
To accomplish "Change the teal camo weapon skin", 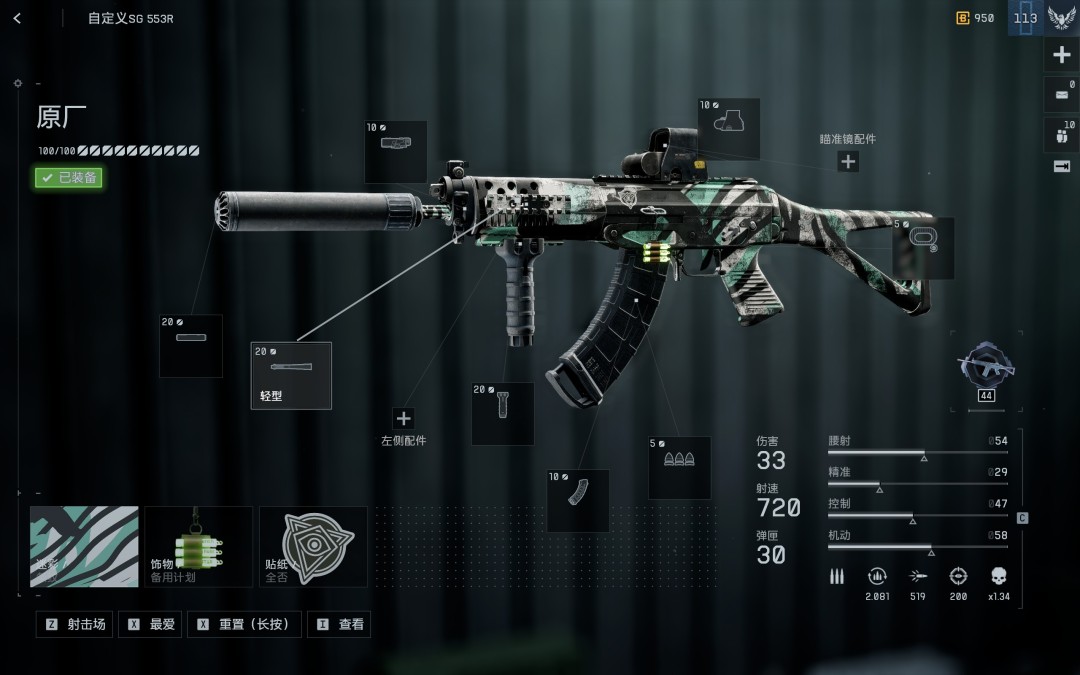I will [84, 546].
